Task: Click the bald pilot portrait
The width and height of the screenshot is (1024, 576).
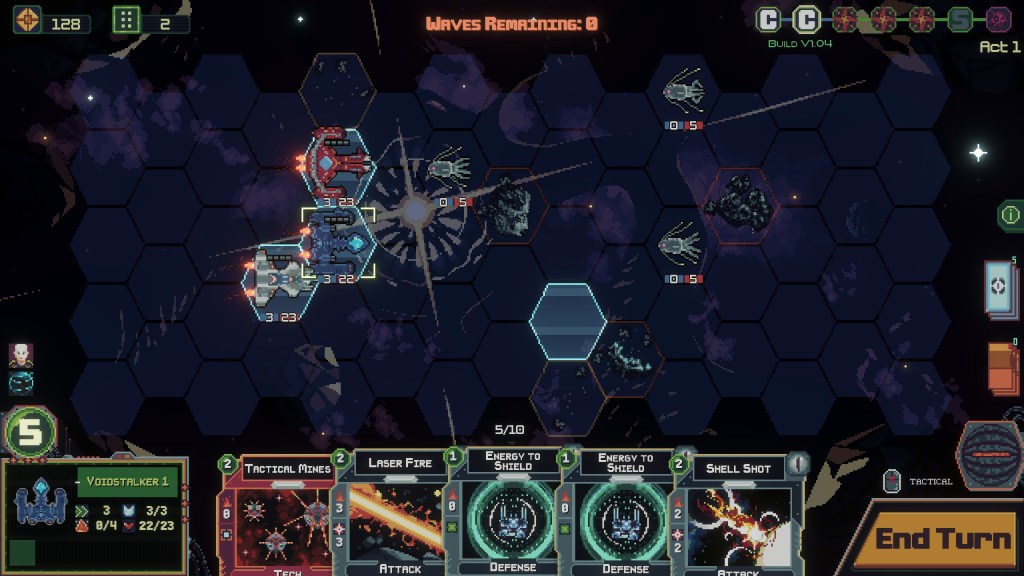Action: point(21,354)
